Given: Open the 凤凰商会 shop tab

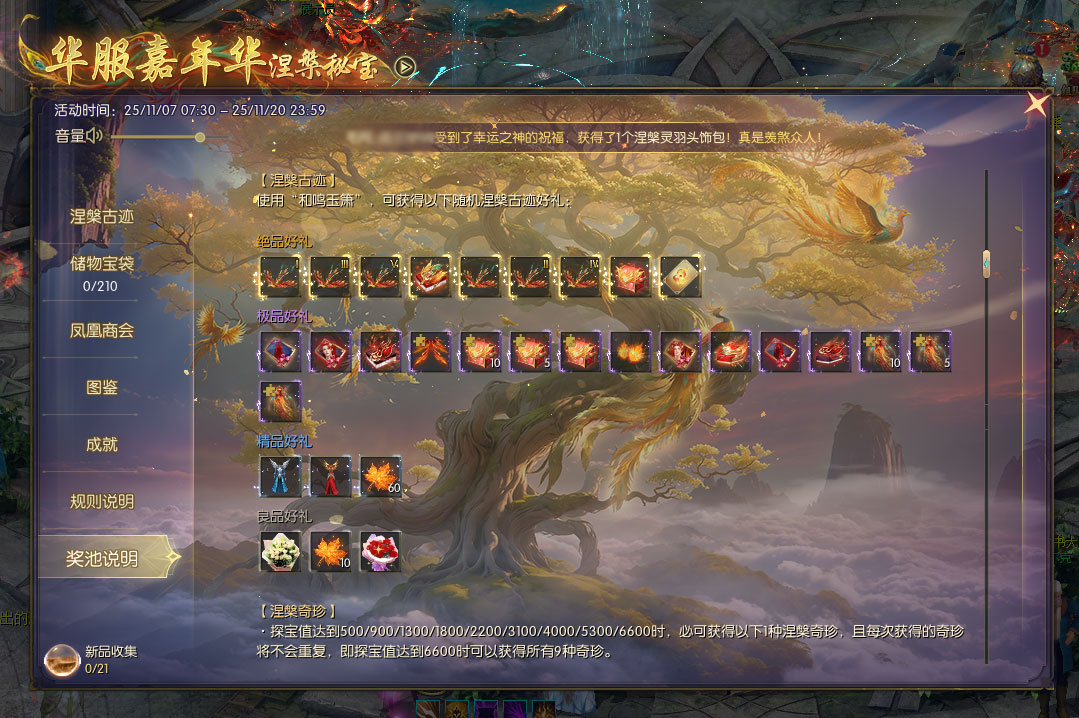Looking at the screenshot, I should pyautogui.click(x=102, y=330).
